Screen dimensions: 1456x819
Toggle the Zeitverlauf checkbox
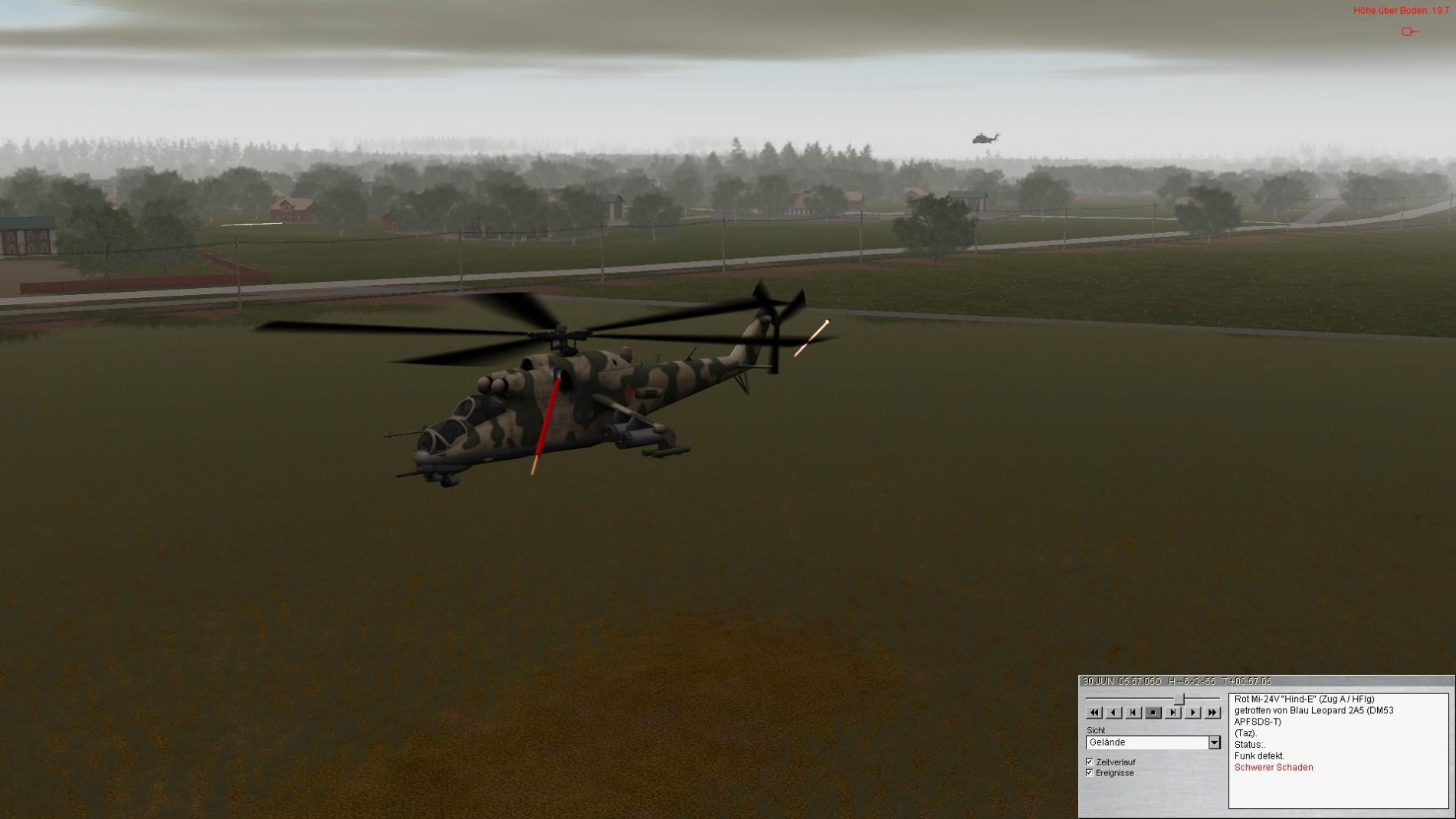[1090, 762]
